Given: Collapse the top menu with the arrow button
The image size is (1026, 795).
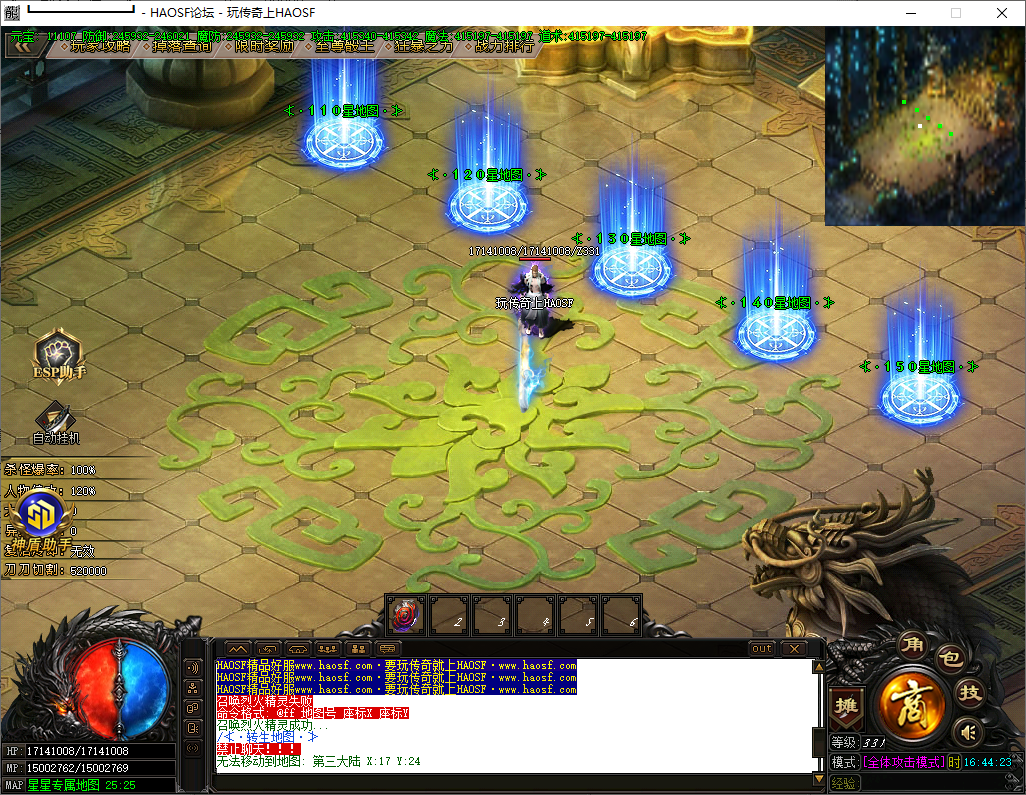Looking at the screenshot, I should (25, 45).
